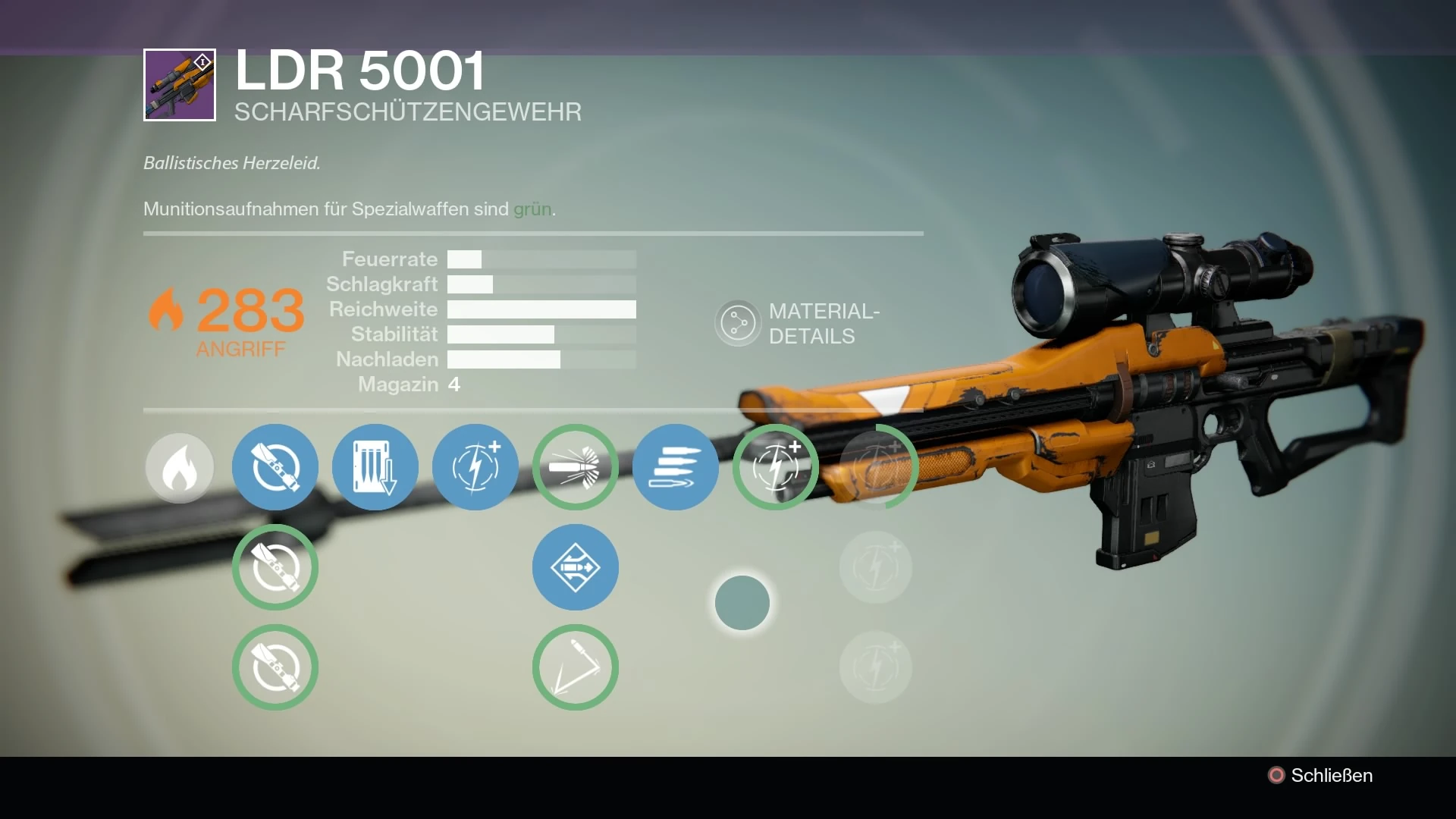The width and height of the screenshot is (1456, 819).
Task: Pick the muzzle flash barrel perk
Action: point(575,468)
